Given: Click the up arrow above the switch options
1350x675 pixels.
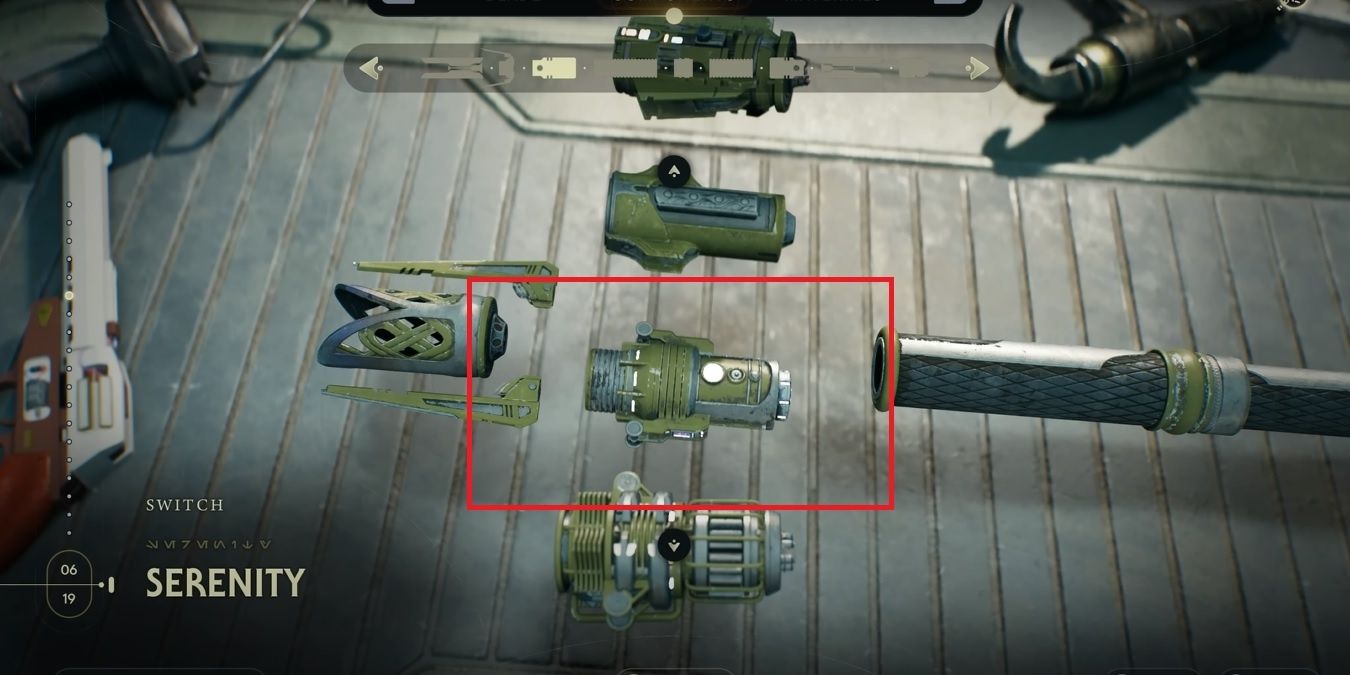Looking at the screenshot, I should coord(675,170).
